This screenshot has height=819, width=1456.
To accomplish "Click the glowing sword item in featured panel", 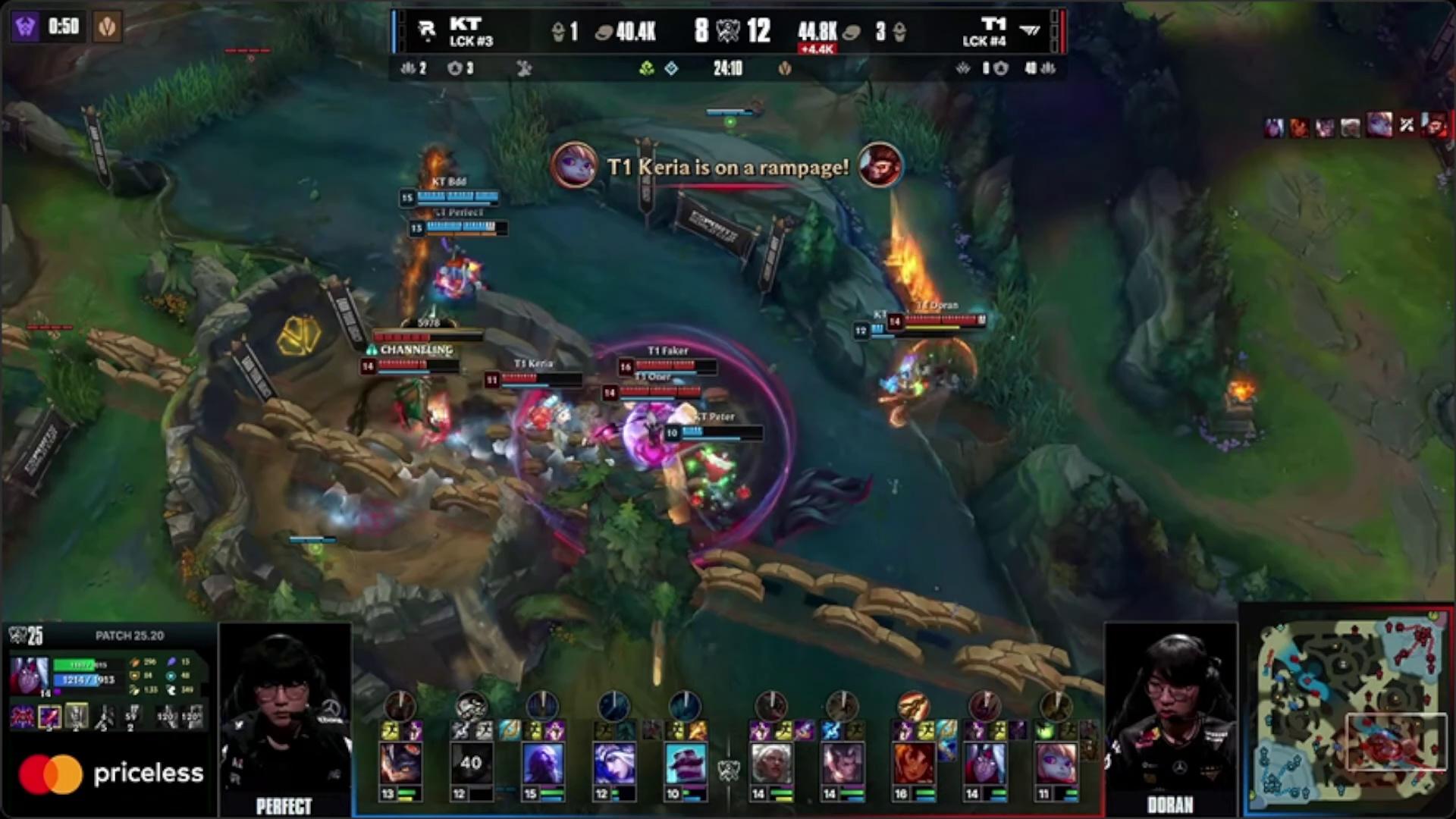I will [x=50, y=717].
